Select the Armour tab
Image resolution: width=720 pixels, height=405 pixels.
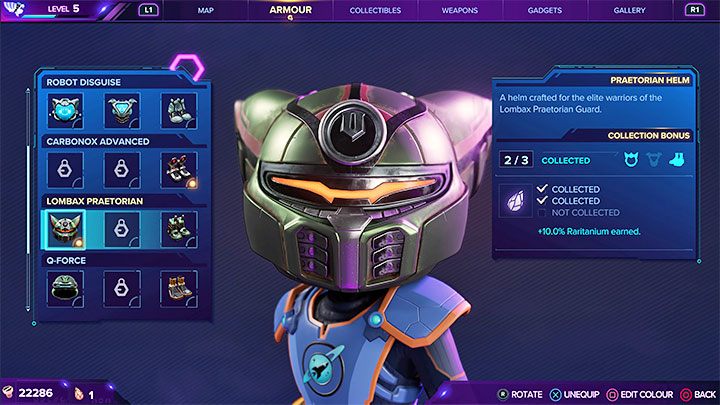click(x=290, y=10)
